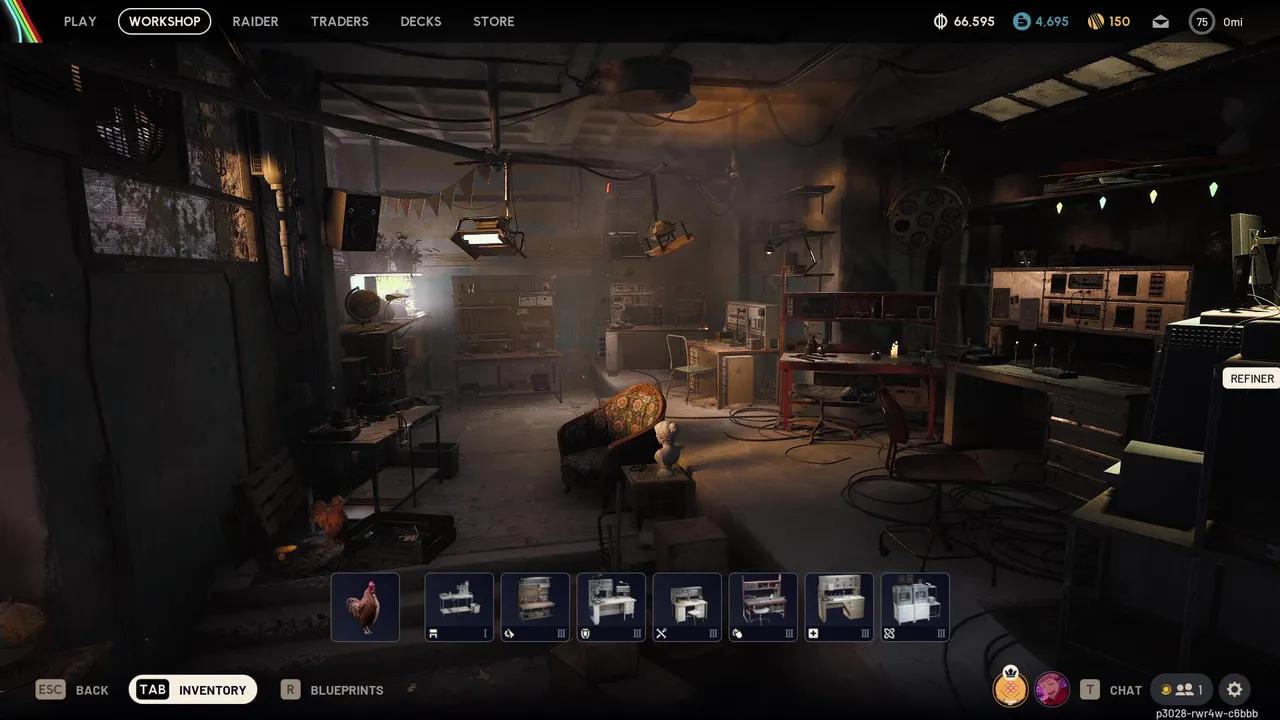Open the party members button
The image size is (1280, 720).
1182,689
